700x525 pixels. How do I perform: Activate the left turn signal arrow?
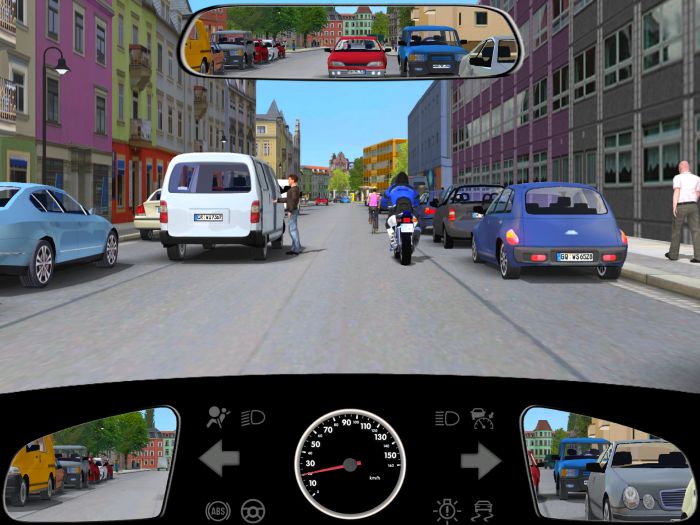pyautogui.click(x=219, y=460)
